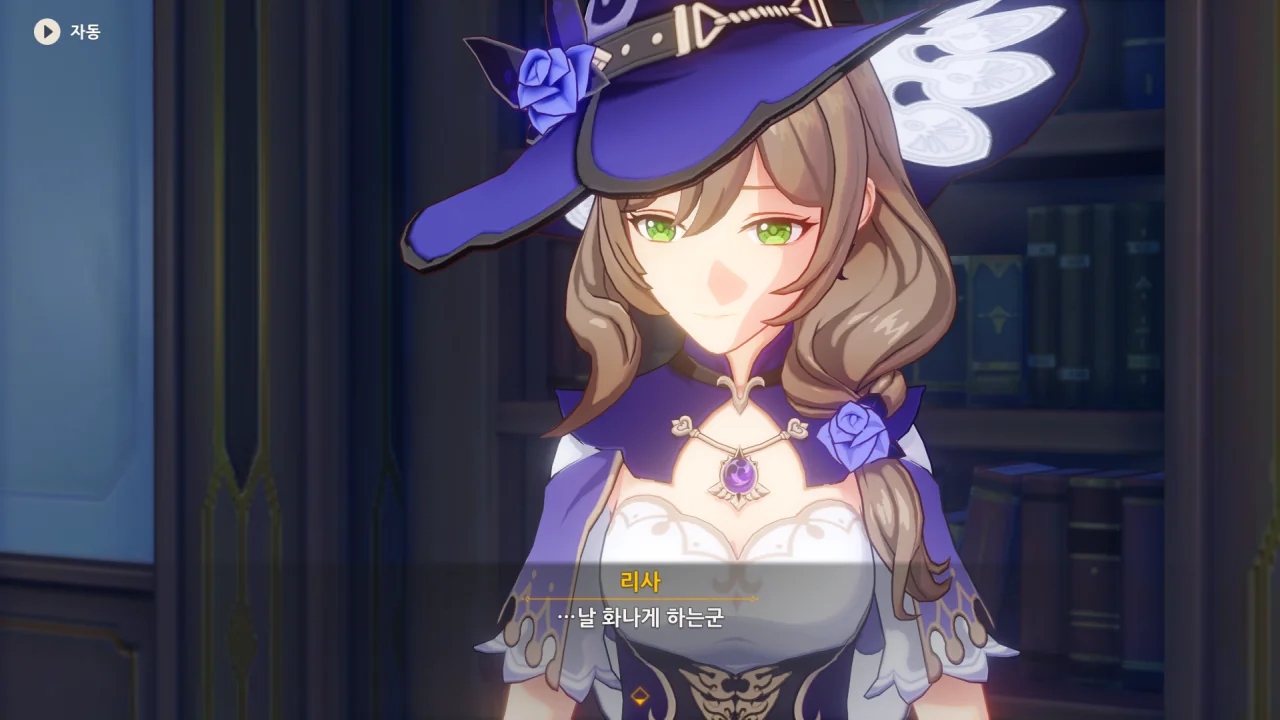The height and width of the screenshot is (720, 1280).
Task: Advance dialogue with the diamond continue indicator
Action: (640, 695)
